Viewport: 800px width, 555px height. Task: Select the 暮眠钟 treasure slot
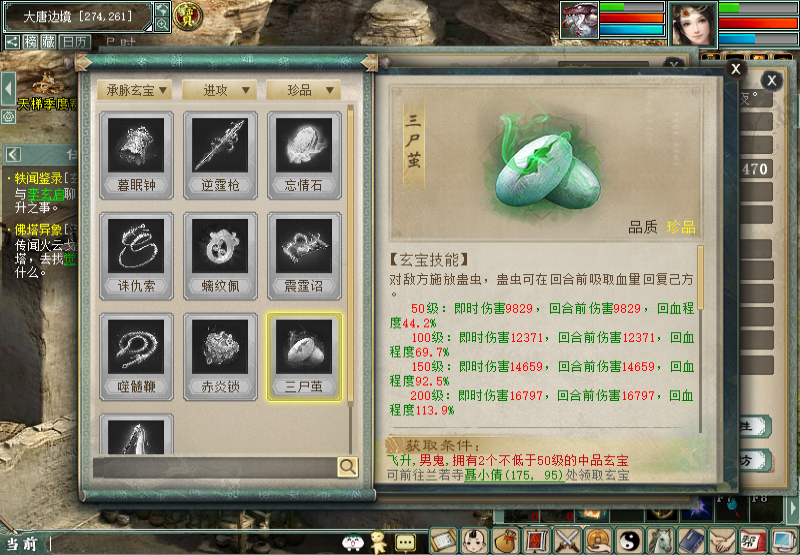click(136, 154)
